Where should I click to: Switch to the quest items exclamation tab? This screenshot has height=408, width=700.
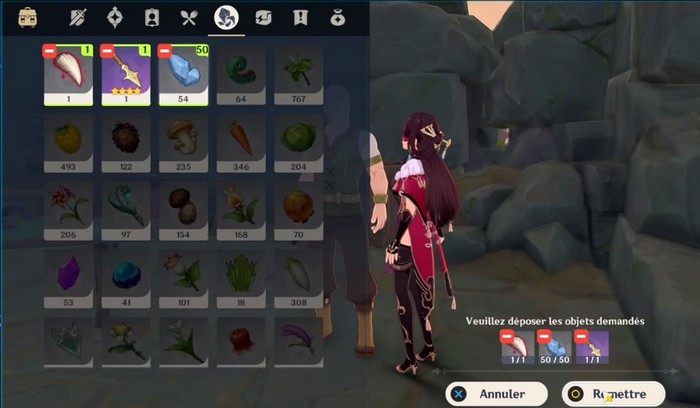click(x=299, y=17)
